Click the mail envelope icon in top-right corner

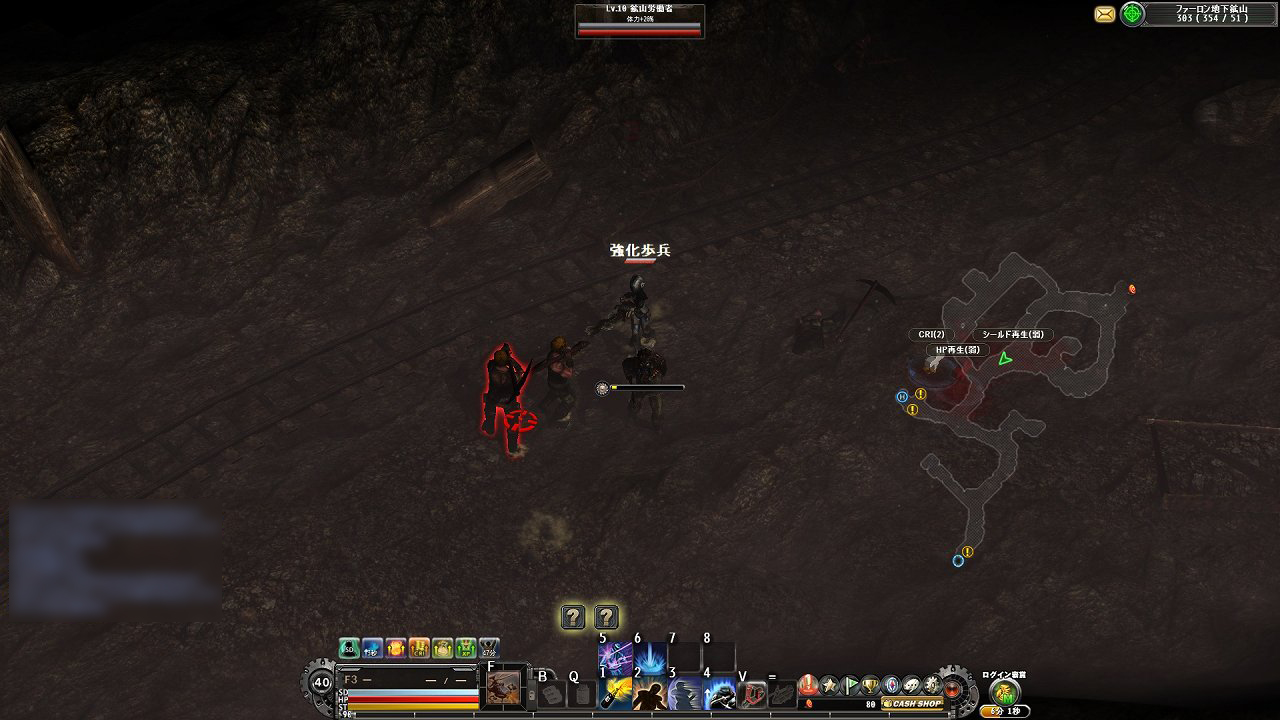pos(1102,15)
